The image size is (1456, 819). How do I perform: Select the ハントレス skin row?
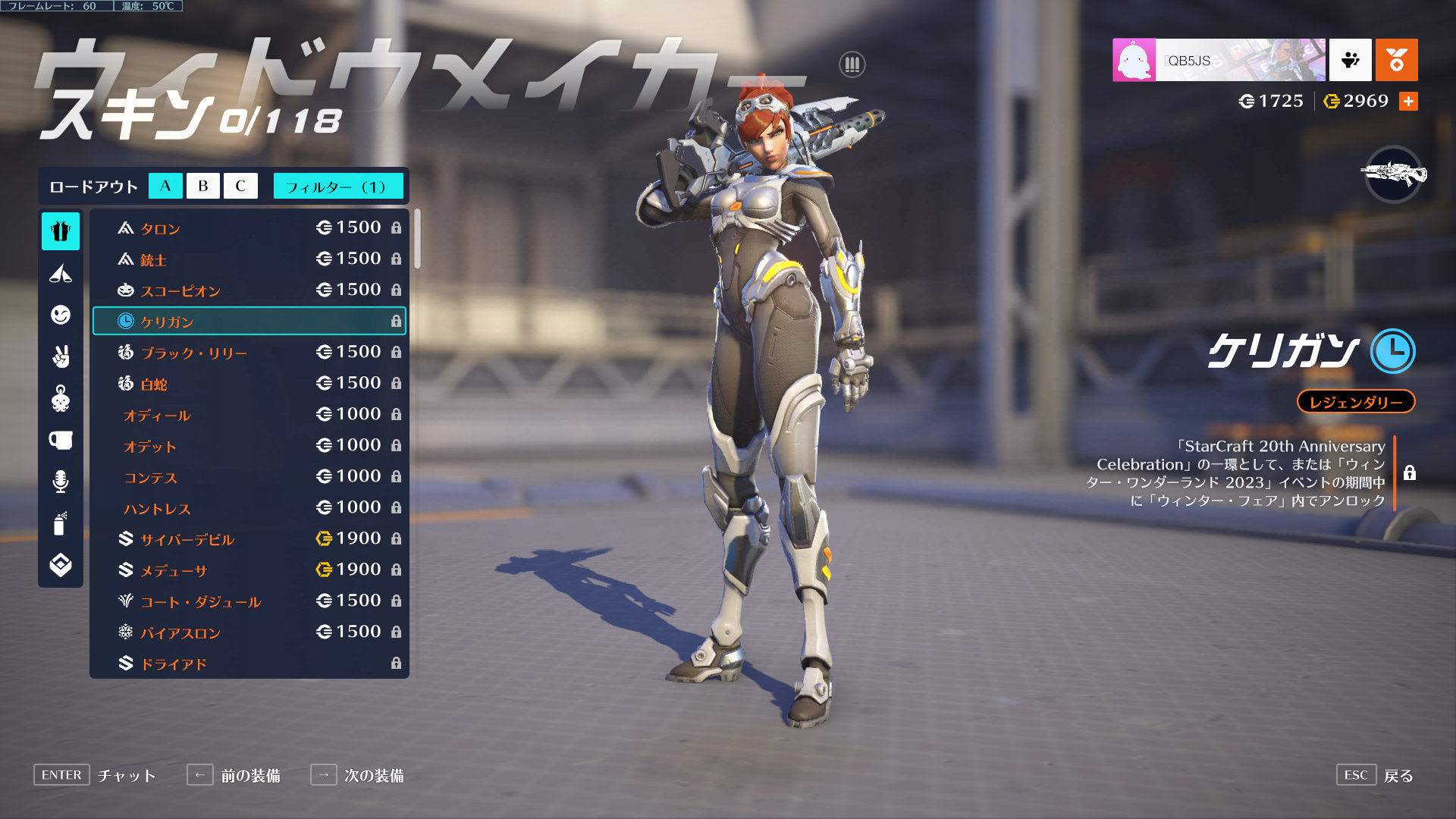249,507
